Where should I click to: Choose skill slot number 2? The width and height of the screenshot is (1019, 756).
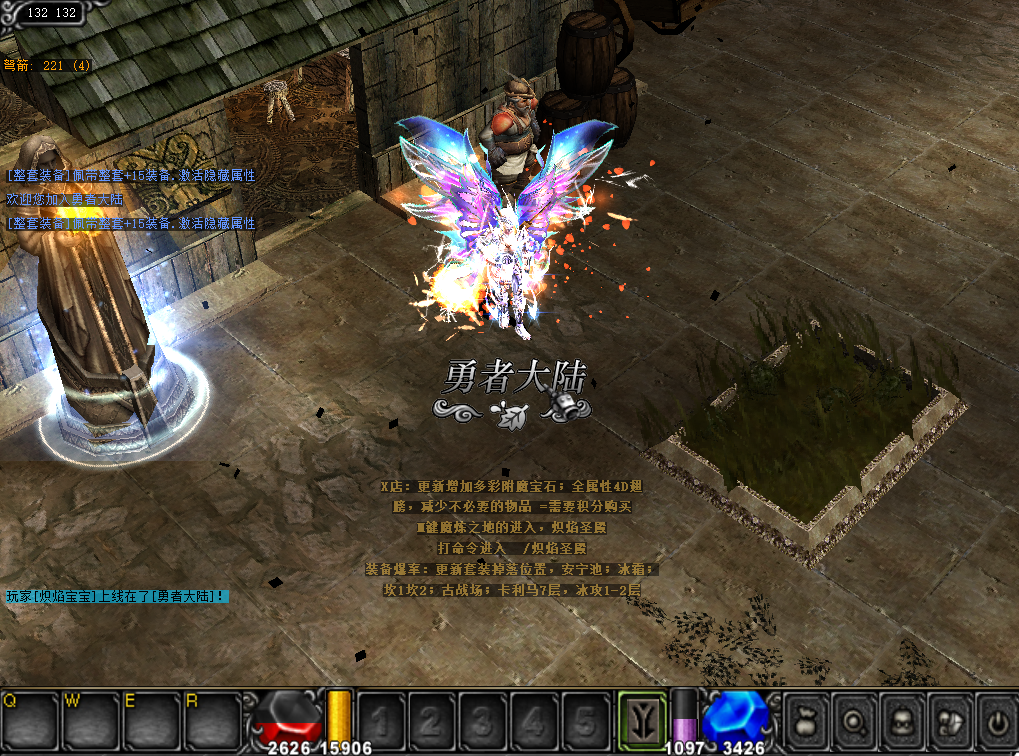point(432,717)
